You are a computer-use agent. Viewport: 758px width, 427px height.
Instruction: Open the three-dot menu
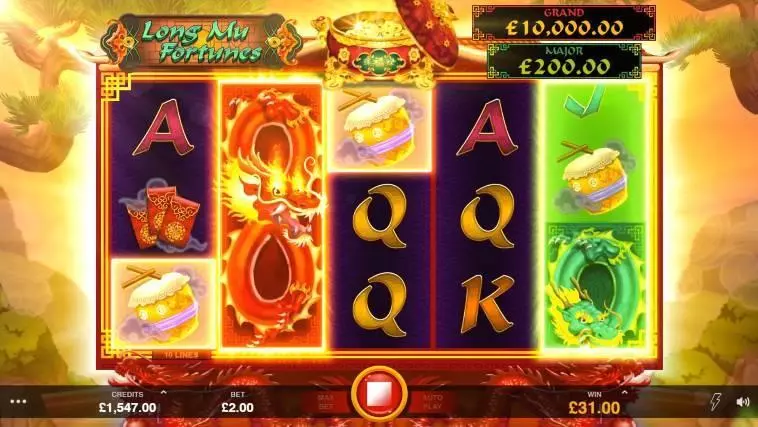point(16,402)
